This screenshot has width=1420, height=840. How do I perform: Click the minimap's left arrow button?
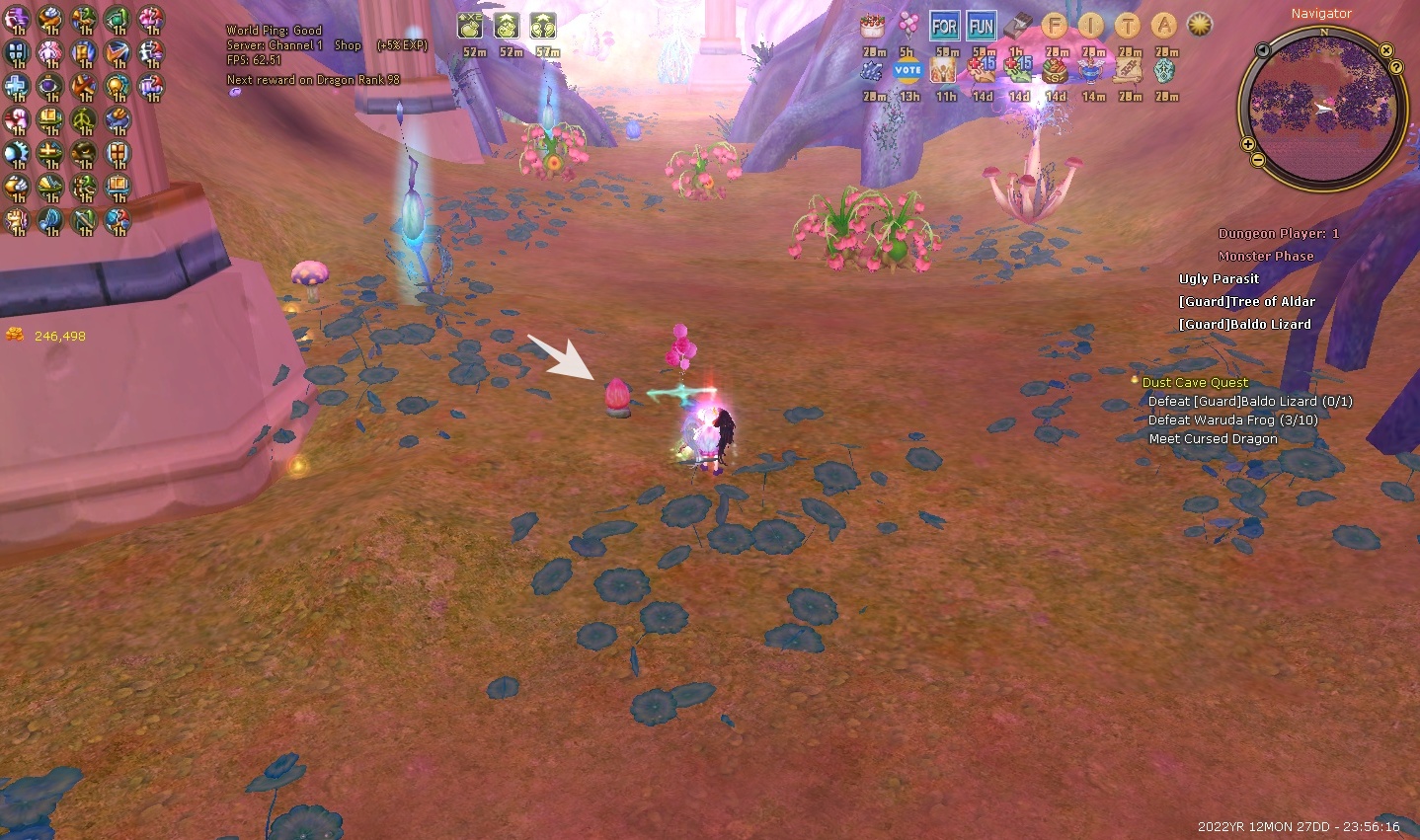[x=1262, y=50]
